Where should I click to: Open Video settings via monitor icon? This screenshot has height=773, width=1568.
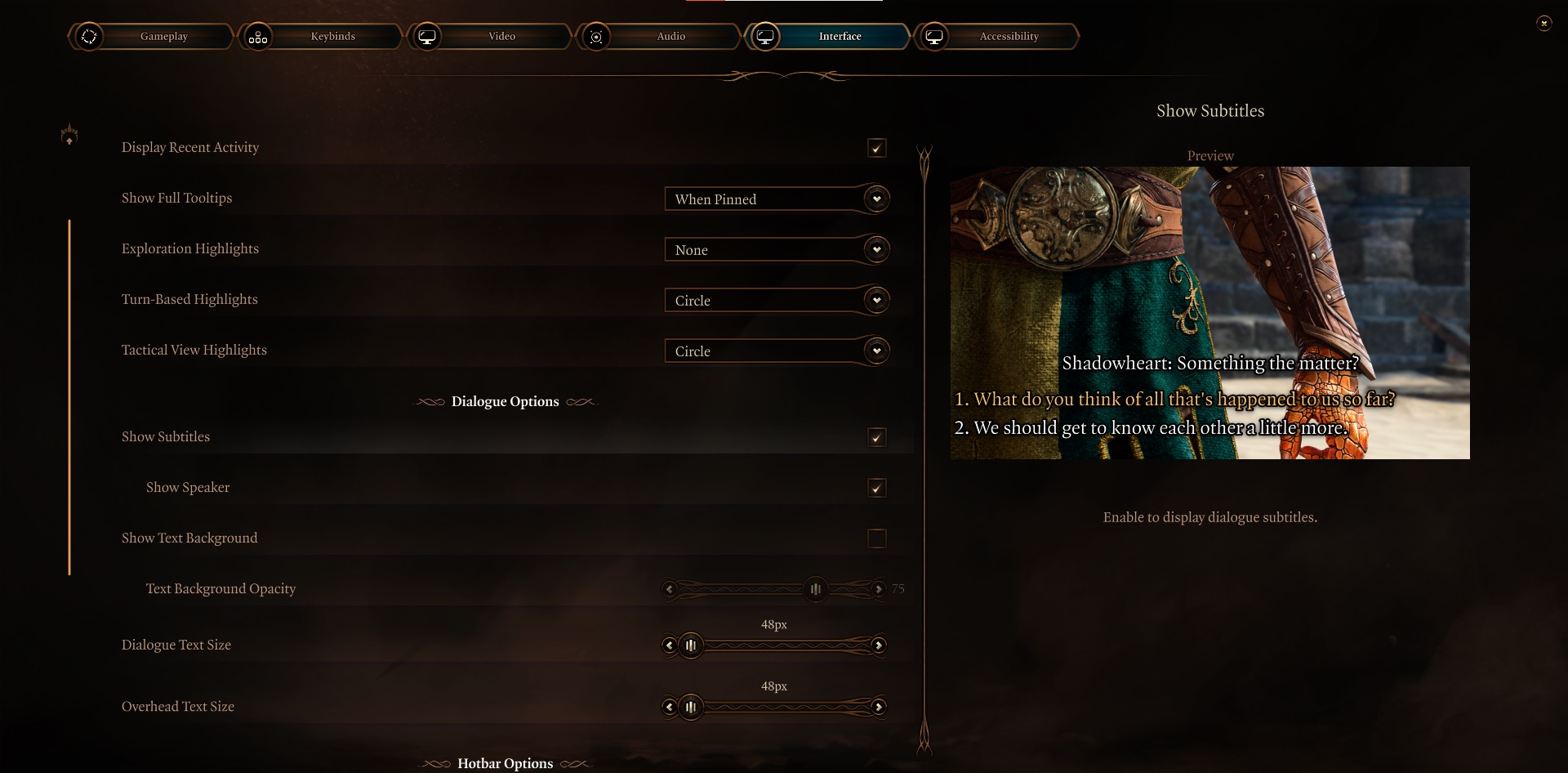coord(428,36)
